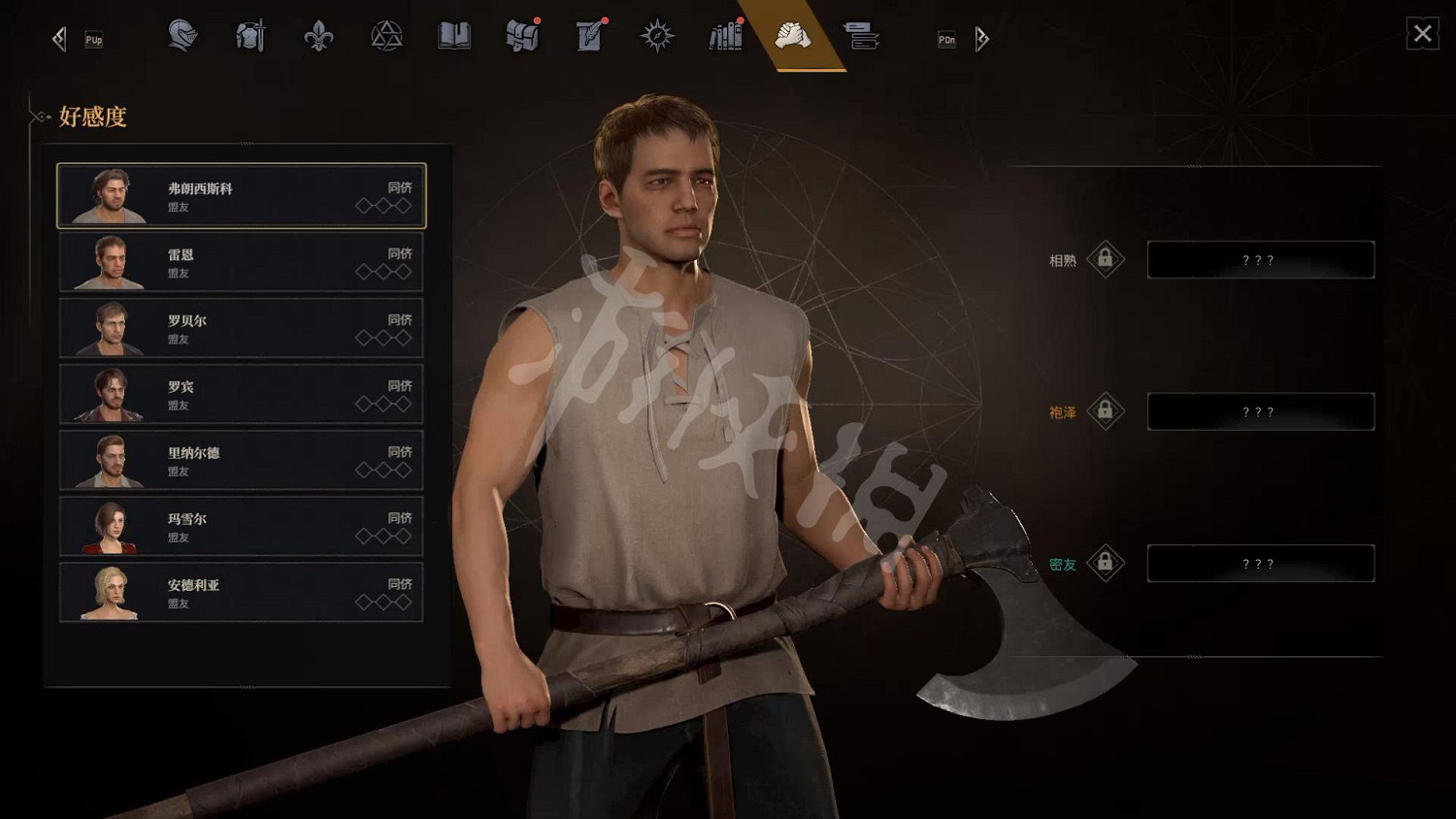Viewport: 1456px width, 819px height.
Task: Switch to the treasure chest inventory tab
Action: [x=522, y=37]
